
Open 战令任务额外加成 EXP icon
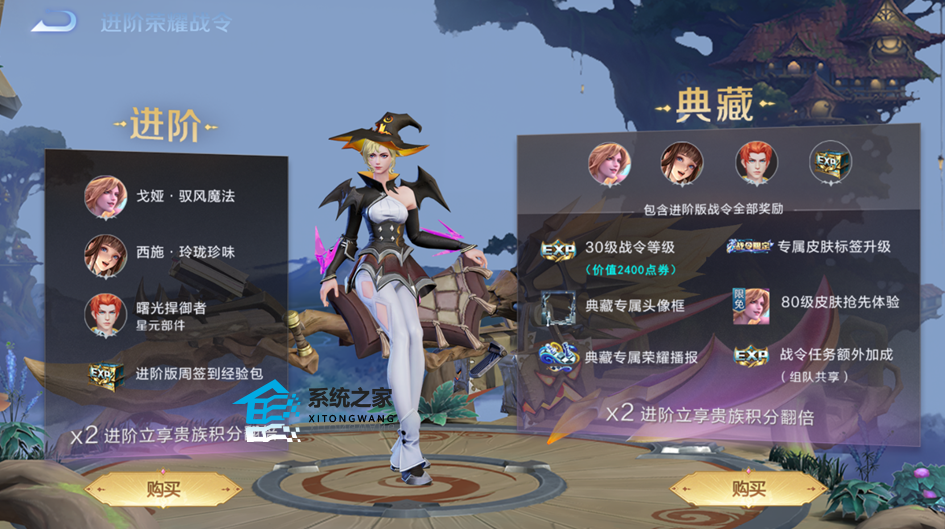(750, 356)
